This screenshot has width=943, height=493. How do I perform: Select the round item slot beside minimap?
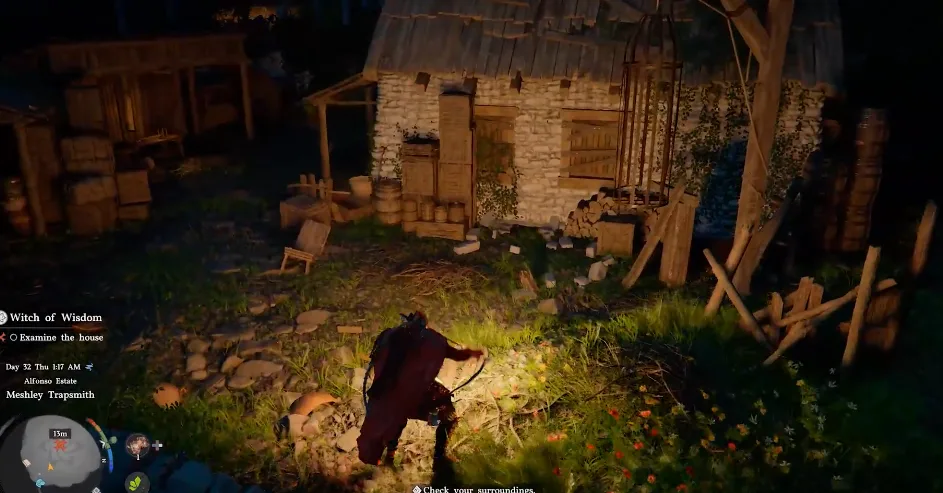(137, 446)
